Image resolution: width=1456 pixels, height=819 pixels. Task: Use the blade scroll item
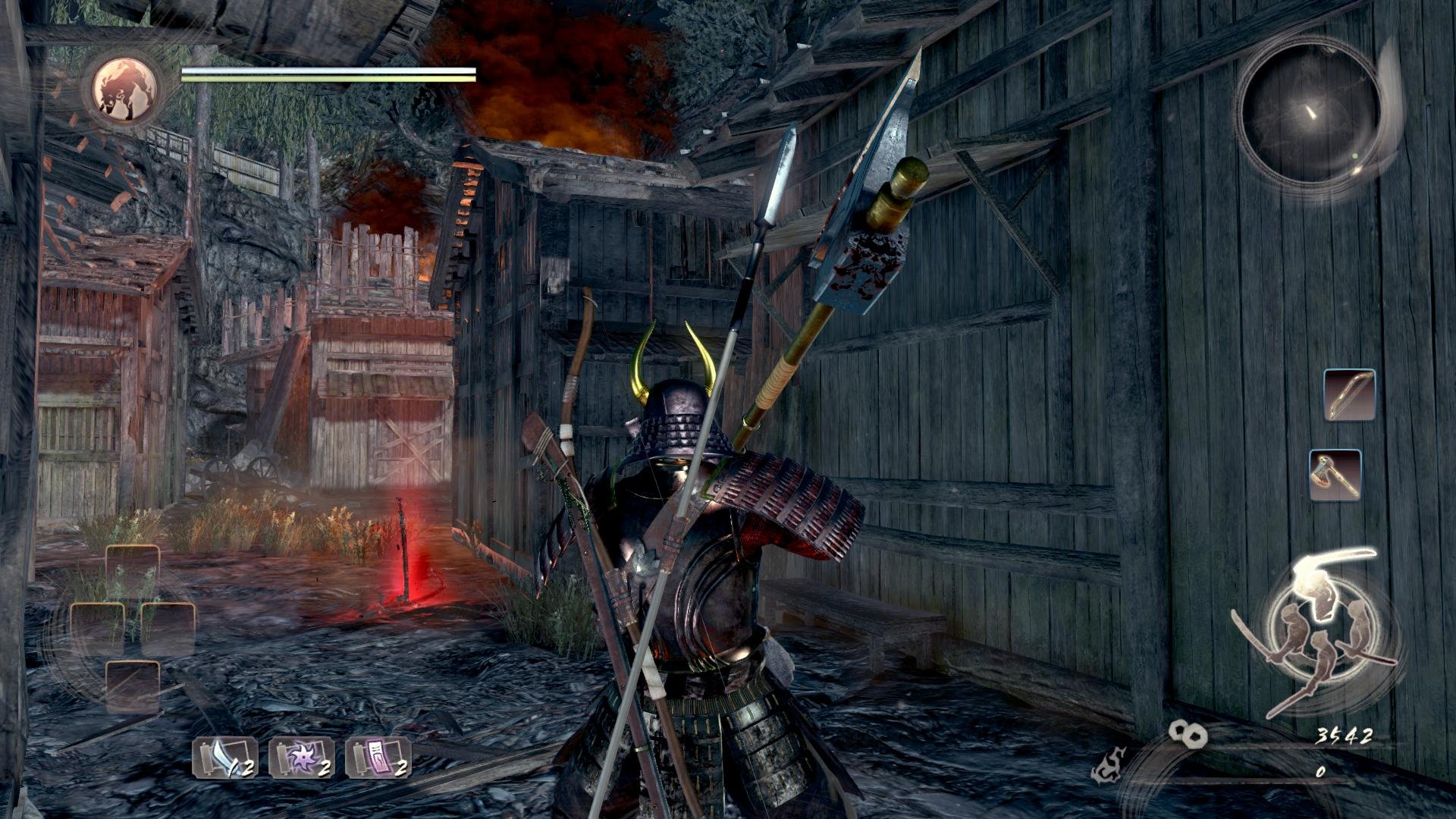pyautogui.click(x=224, y=758)
